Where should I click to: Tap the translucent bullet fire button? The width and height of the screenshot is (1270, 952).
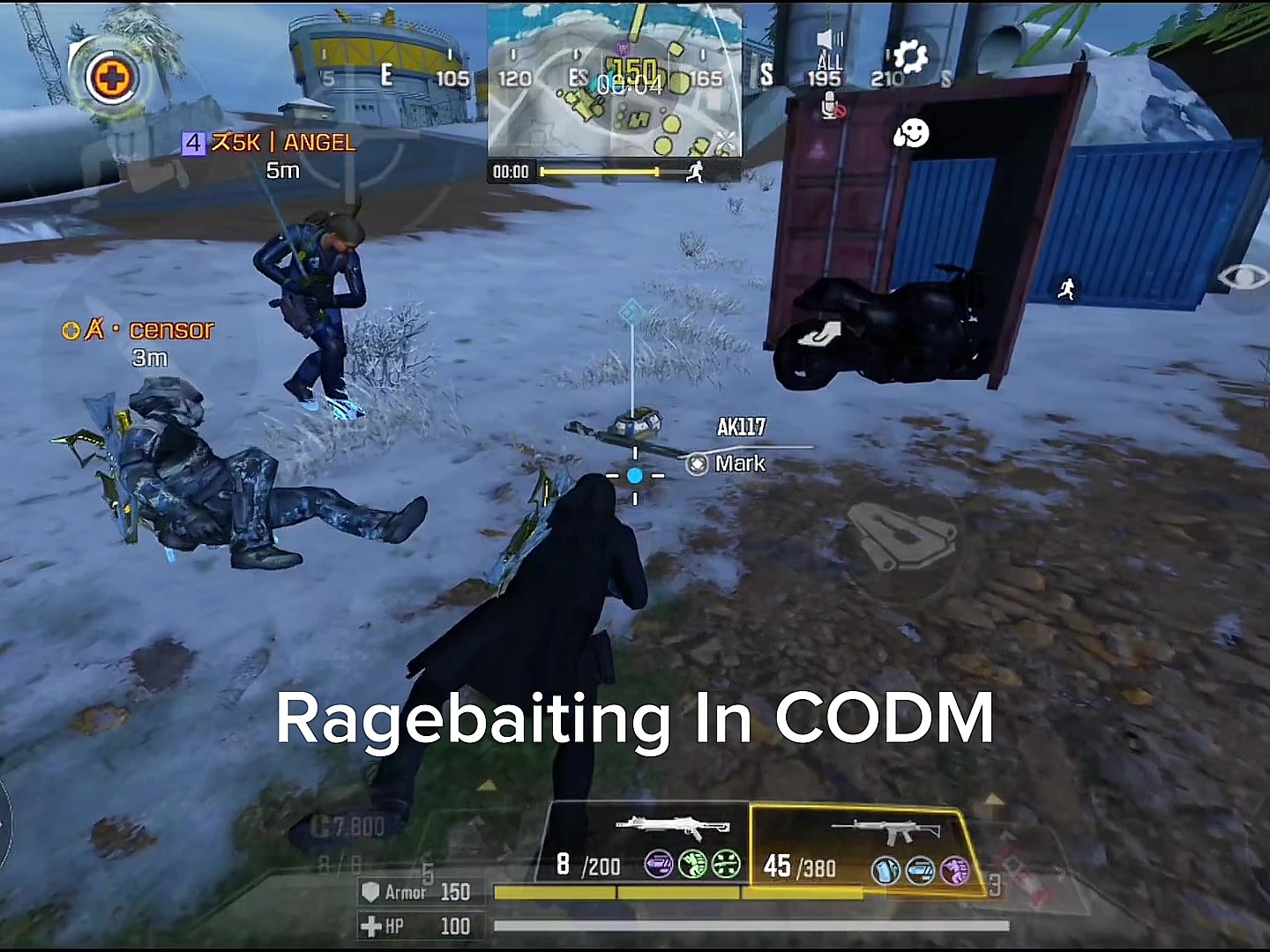[x=901, y=533]
